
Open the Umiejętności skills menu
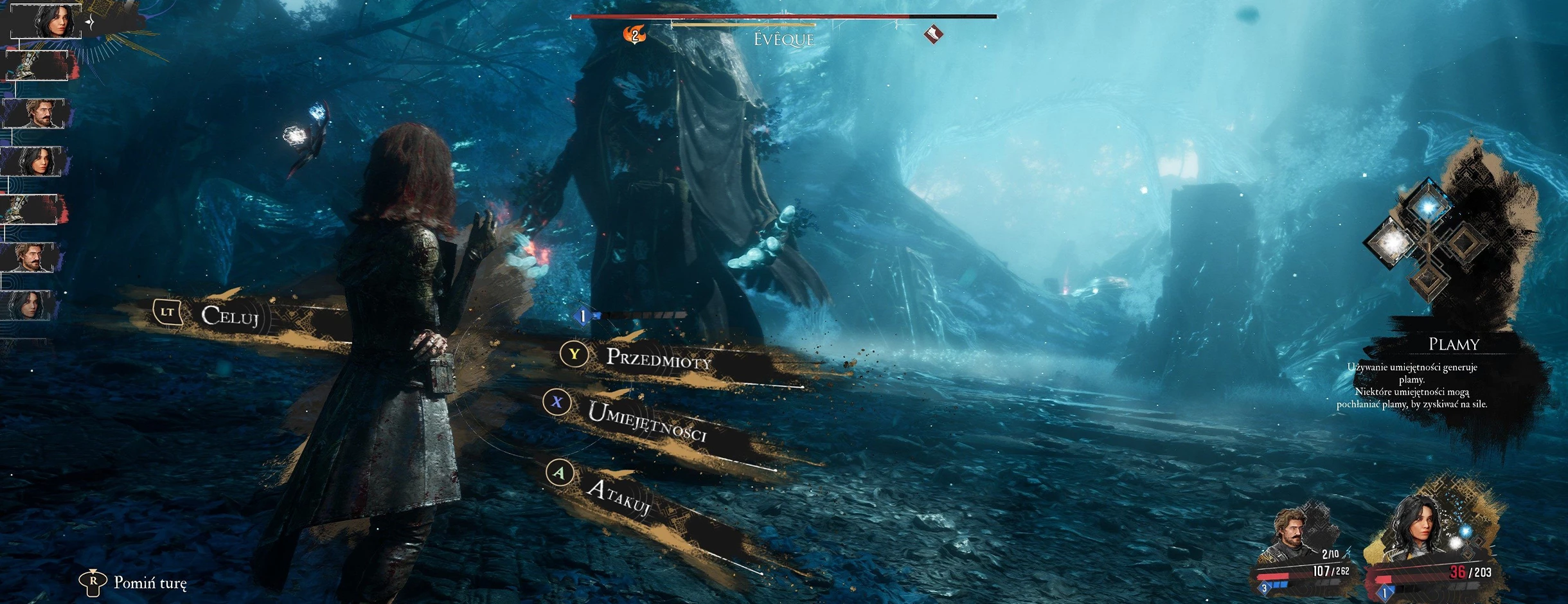(646, 422)
